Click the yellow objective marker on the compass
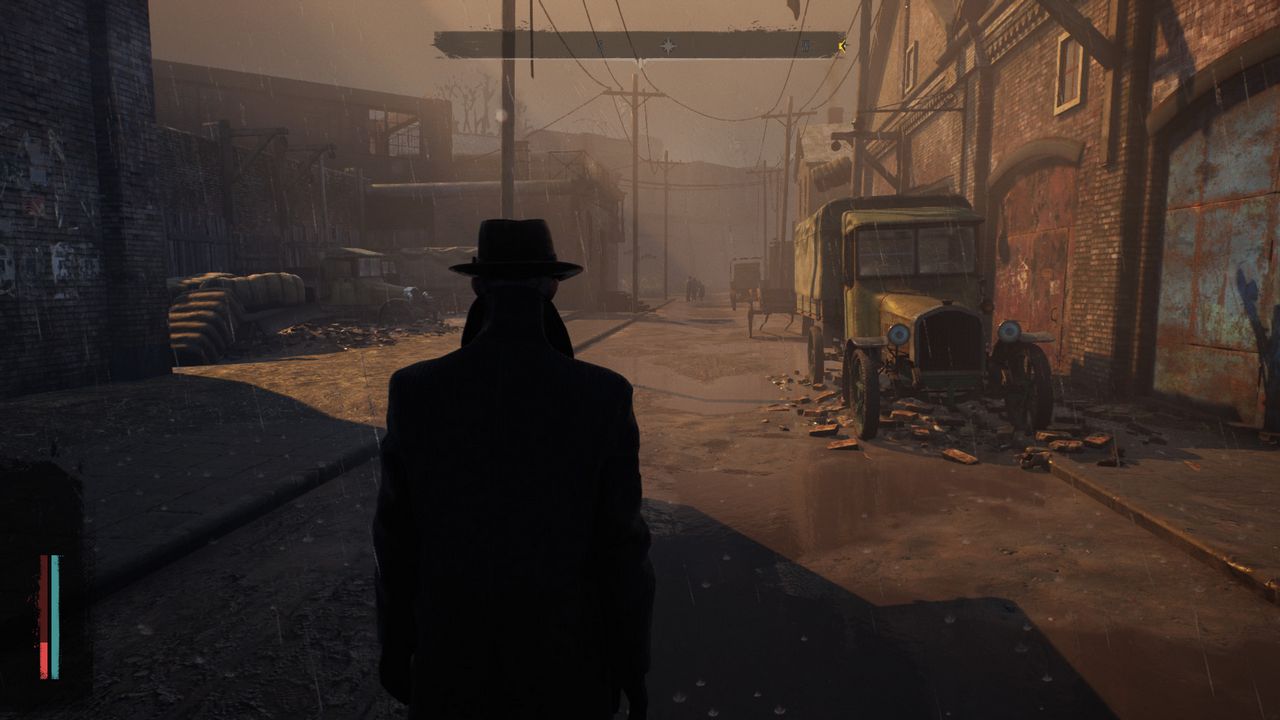The width and height of the screenshot is (1280, 720). click(843, 44)
